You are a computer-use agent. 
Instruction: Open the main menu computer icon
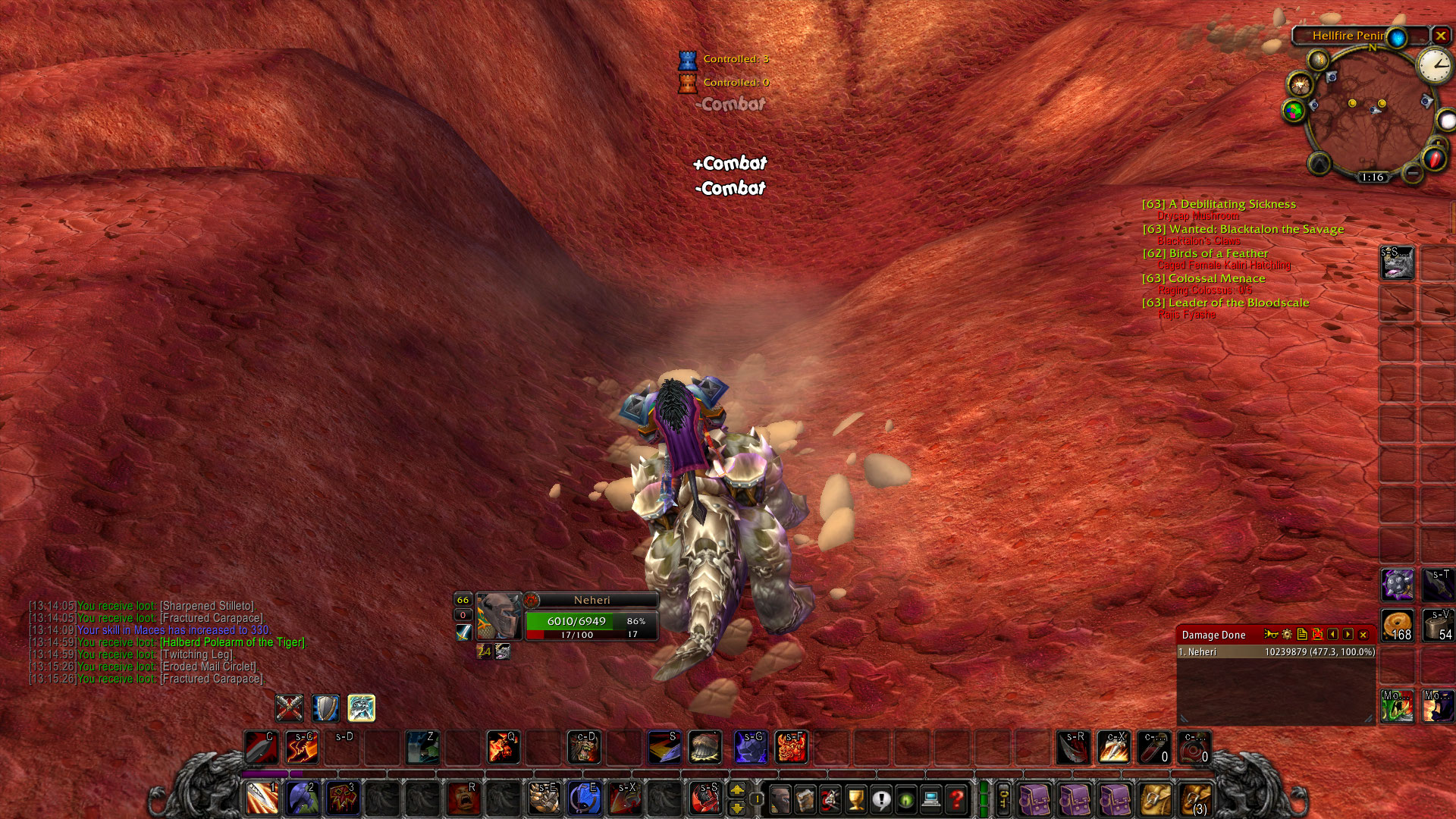coord(930,800)
